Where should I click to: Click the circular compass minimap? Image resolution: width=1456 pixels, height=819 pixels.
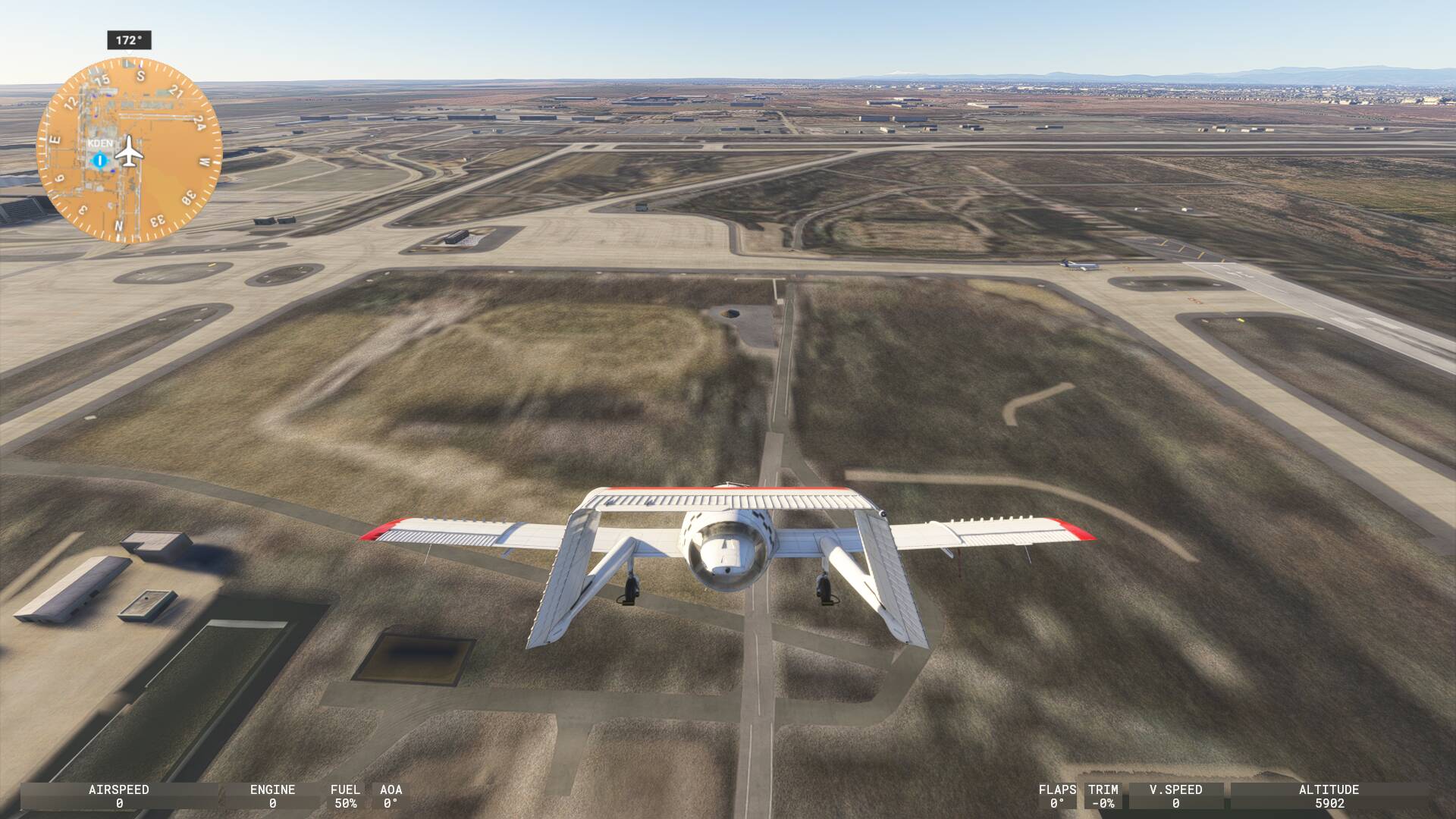(x=129, y=149)
